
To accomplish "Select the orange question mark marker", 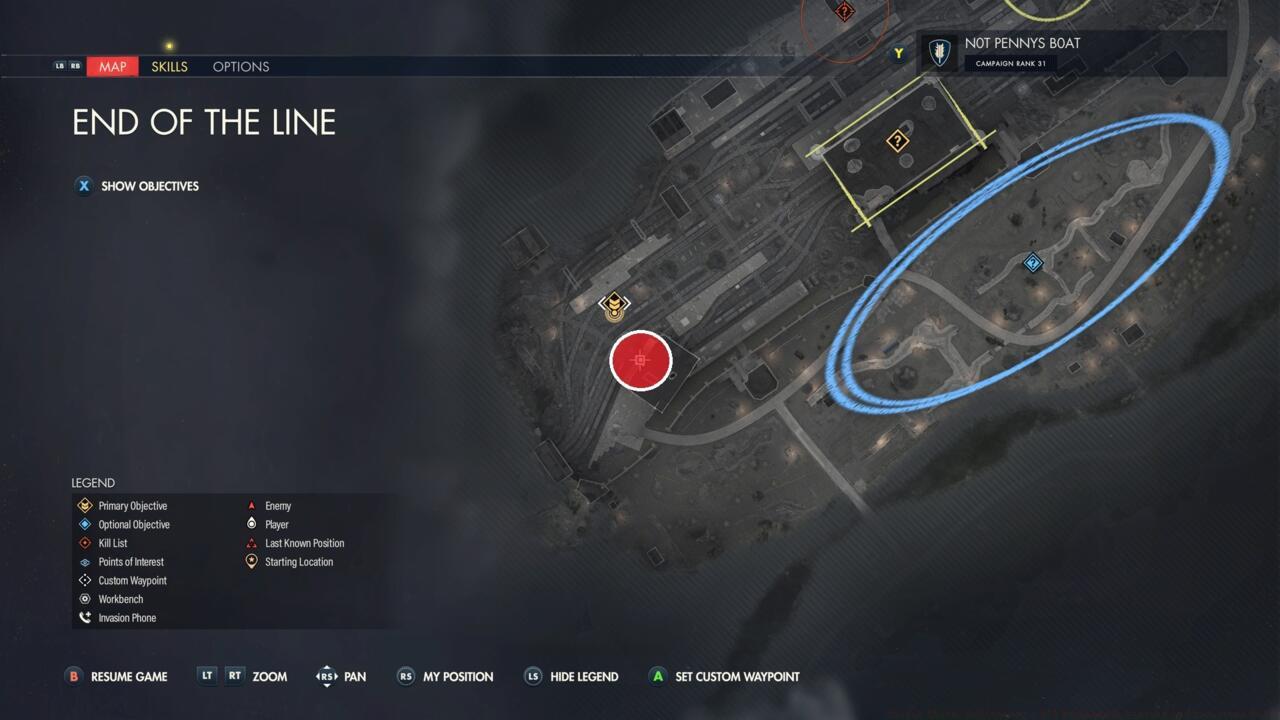I will coord(897,142).
